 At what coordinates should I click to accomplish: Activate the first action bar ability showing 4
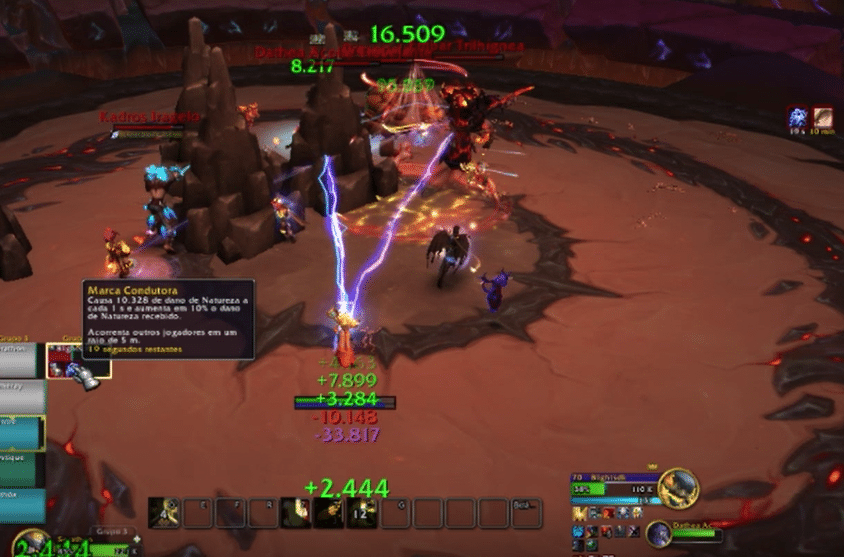click(164, 513)
